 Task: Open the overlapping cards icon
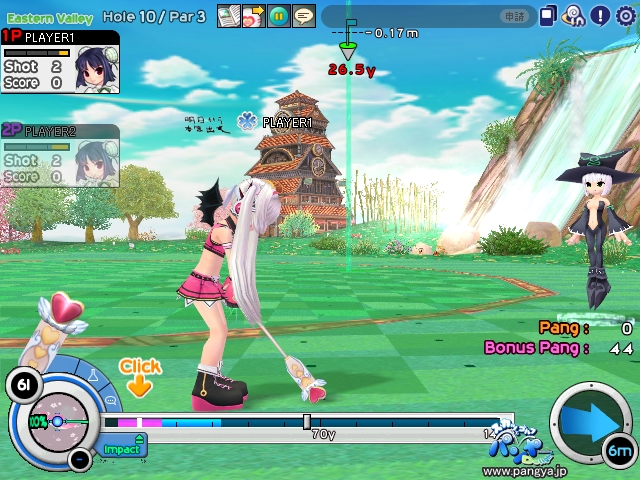[x=549, y=15]
